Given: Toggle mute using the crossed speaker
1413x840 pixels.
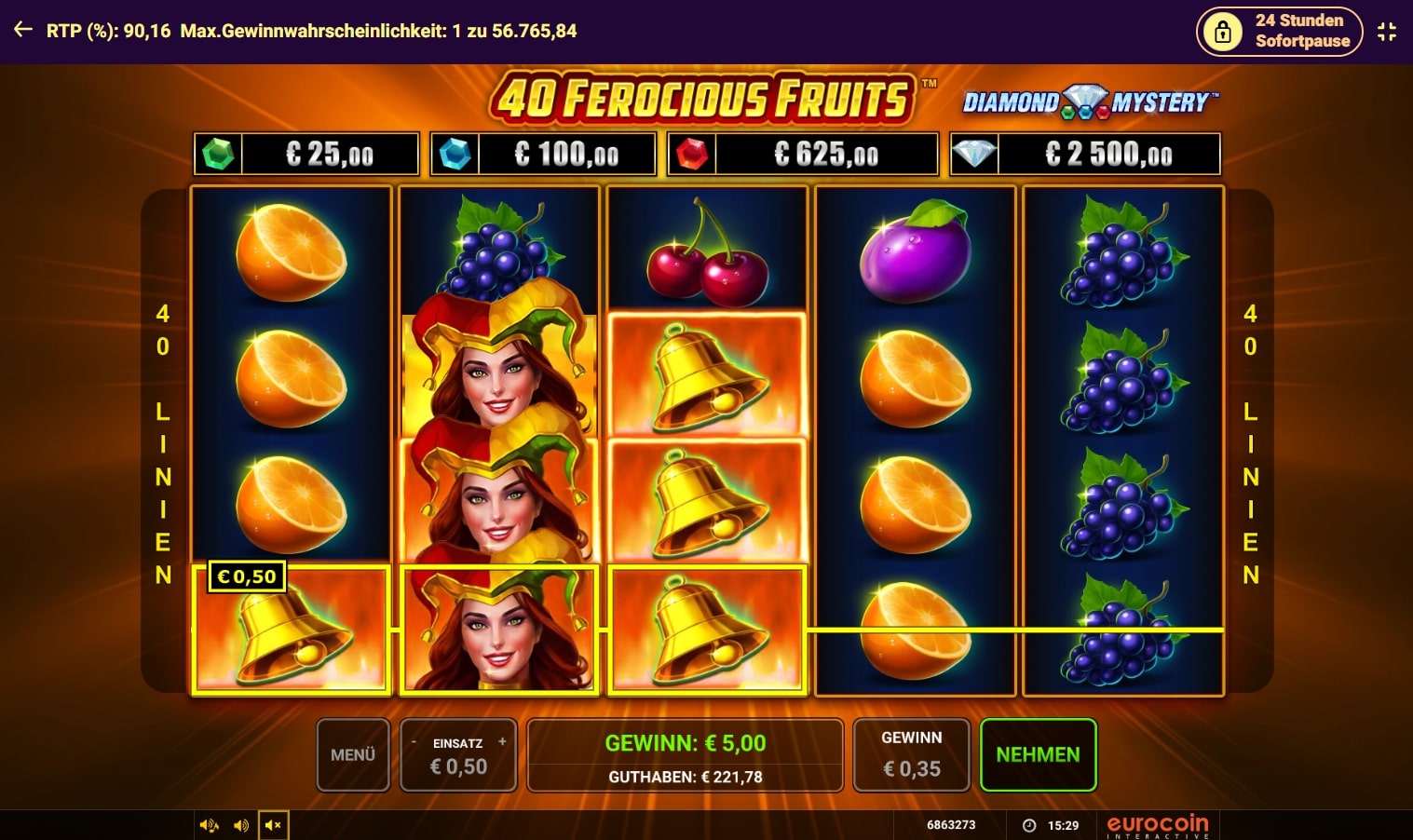Looking at the screenshot, I should click(x=273, y=825).
